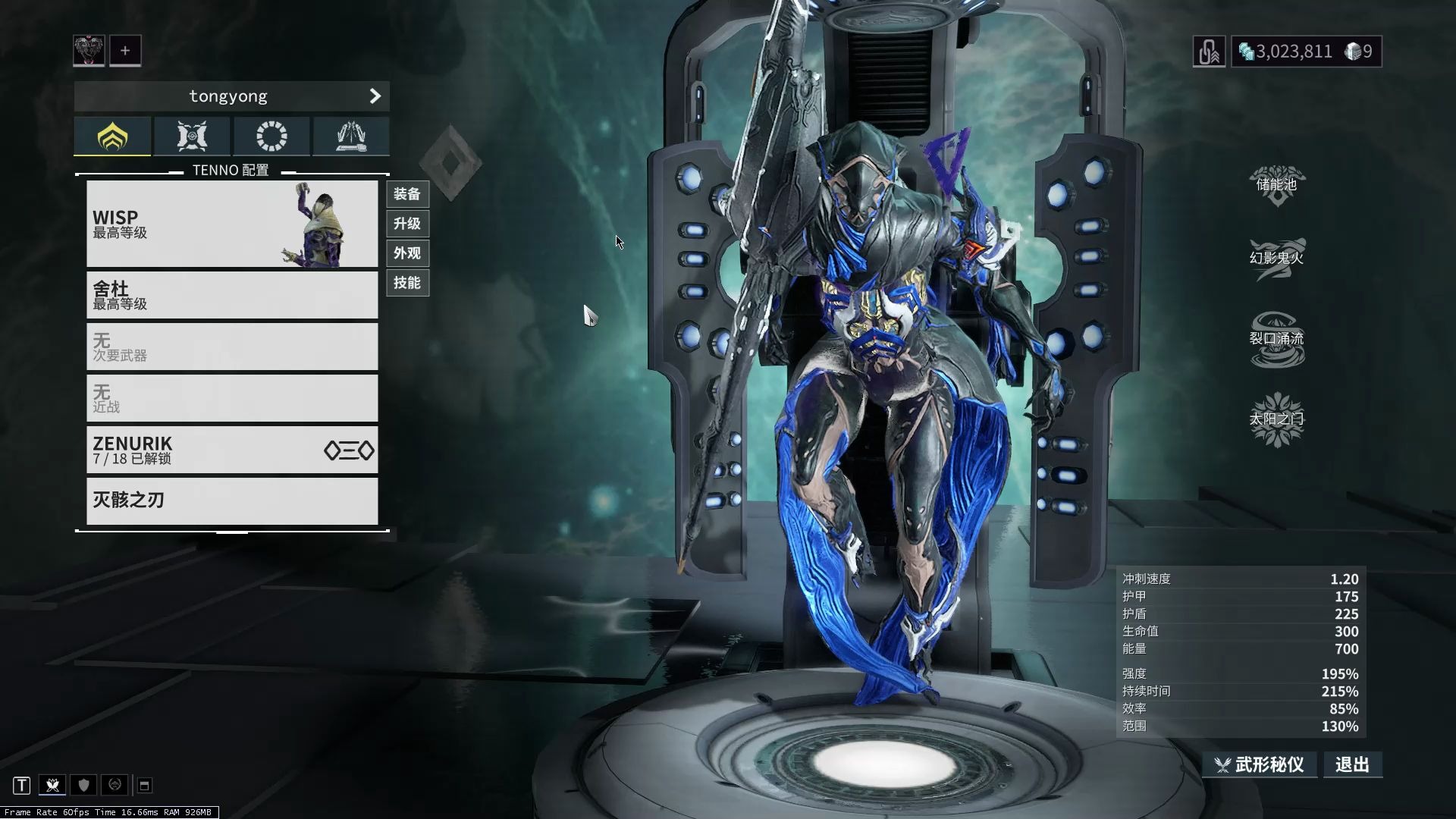Switch to the gear wheel ring tab
Viewport: 1456px width, 819px height.
[271, 136]
